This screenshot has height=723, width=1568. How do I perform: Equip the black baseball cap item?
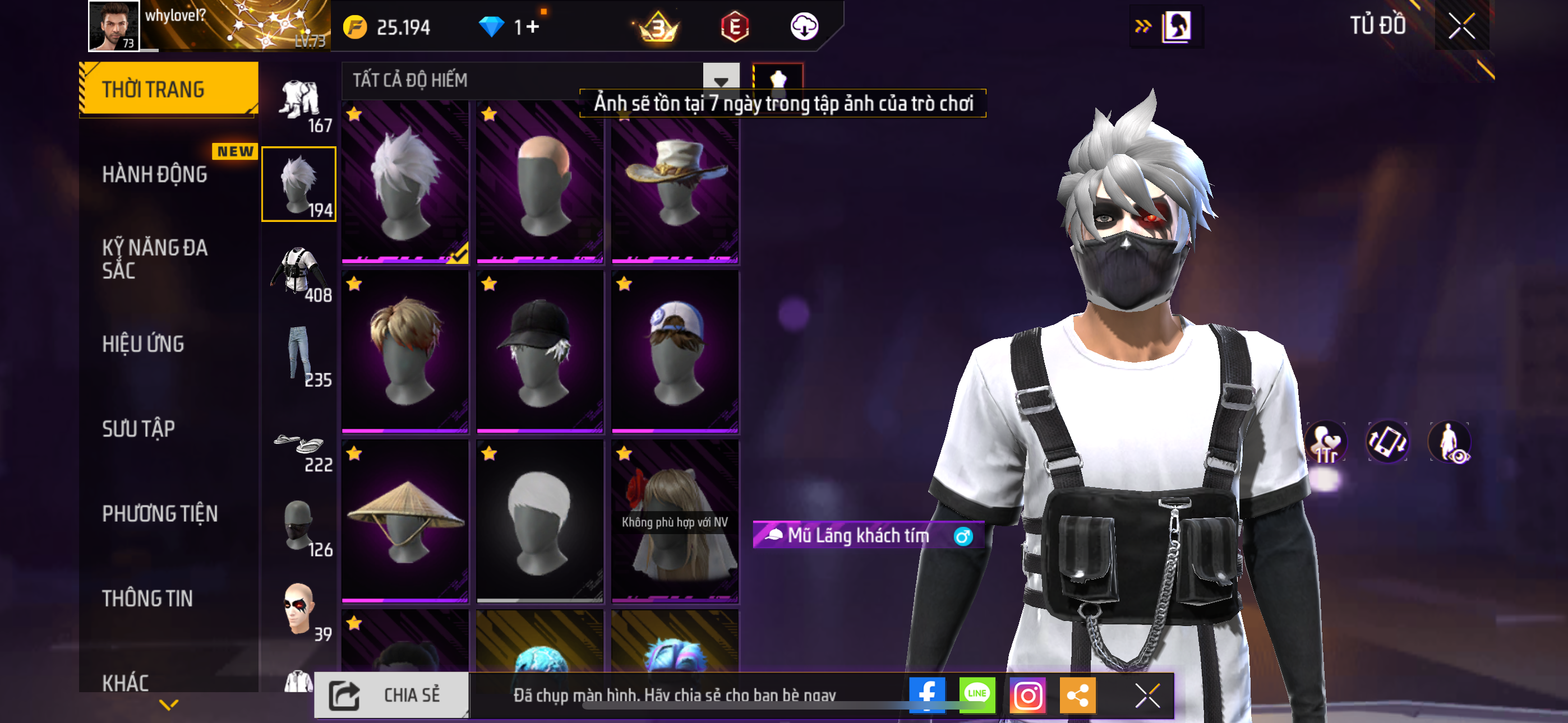(x=539, y=352)
